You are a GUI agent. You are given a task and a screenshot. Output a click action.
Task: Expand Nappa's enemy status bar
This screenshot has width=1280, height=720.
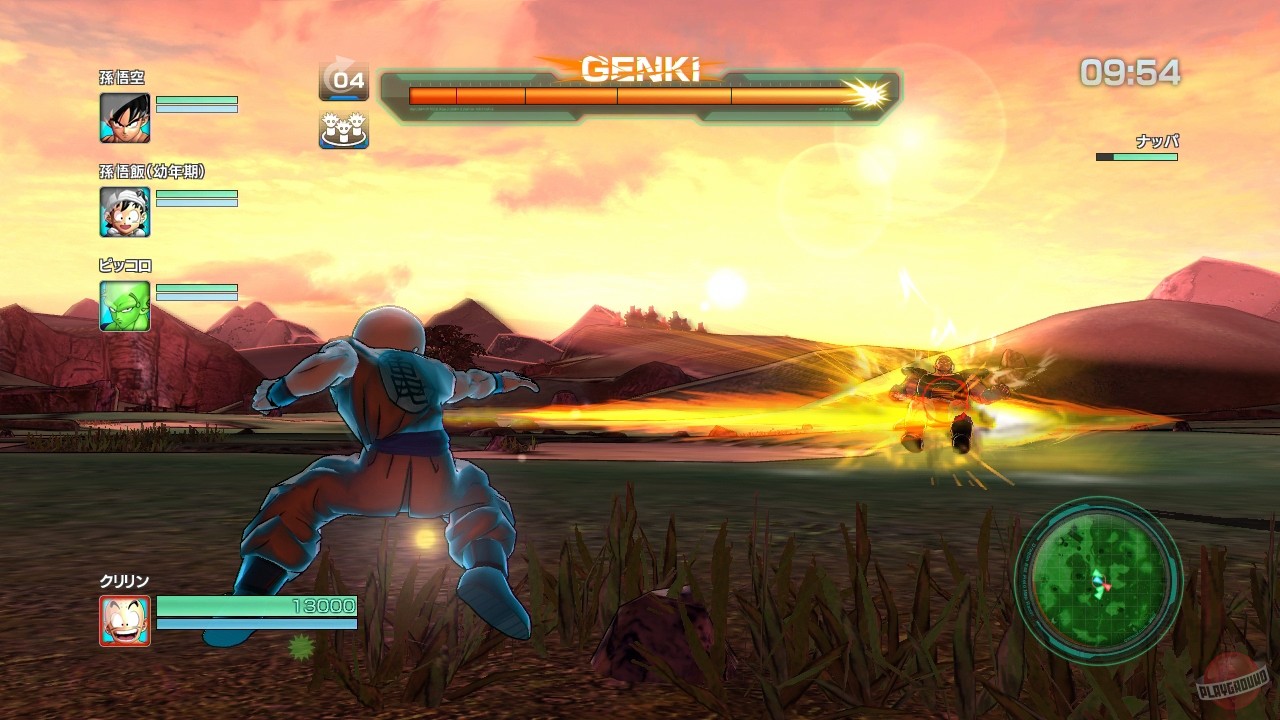(1135, 156)
